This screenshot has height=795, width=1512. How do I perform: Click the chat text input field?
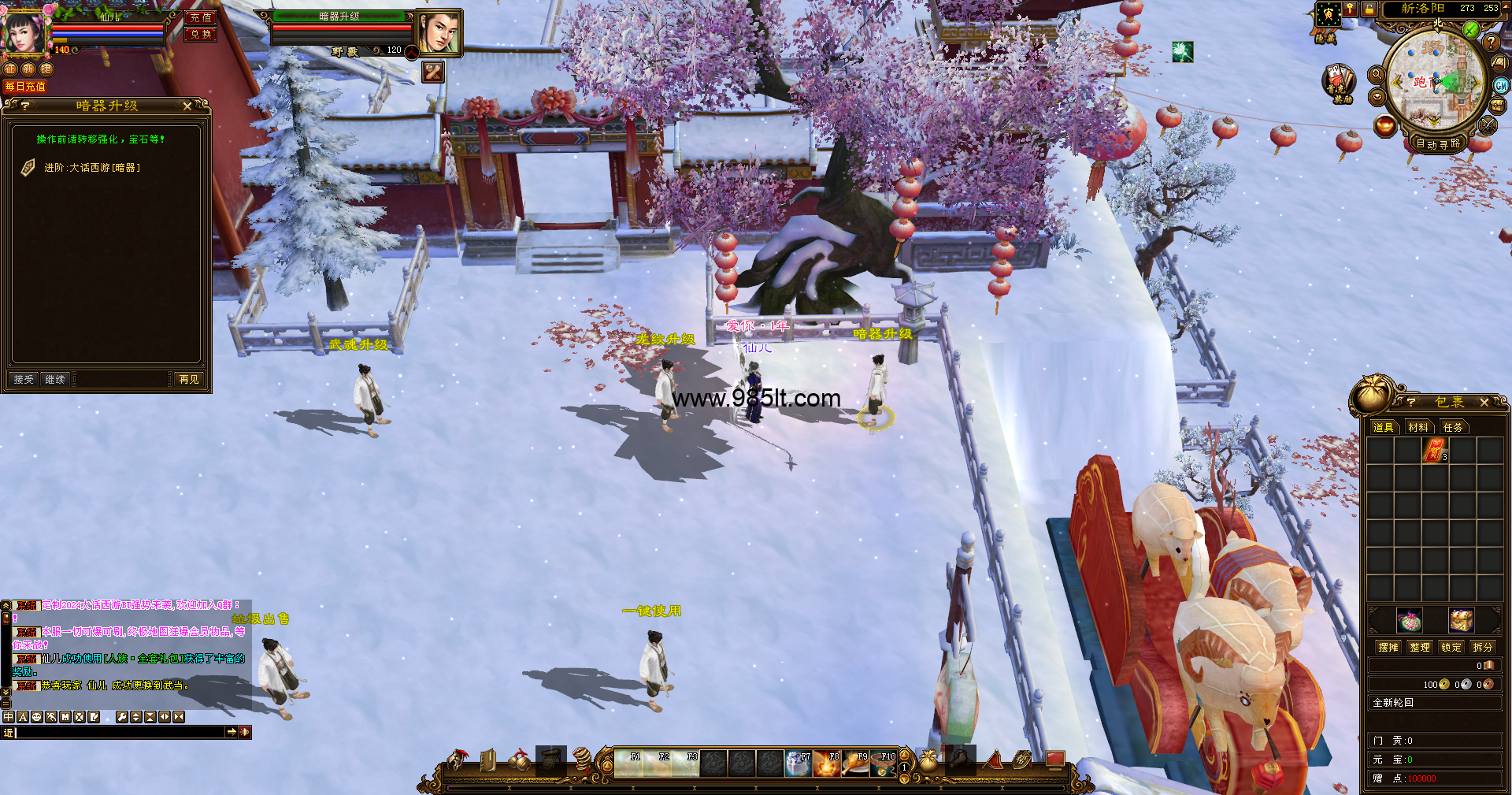click(x=118, y=733)
